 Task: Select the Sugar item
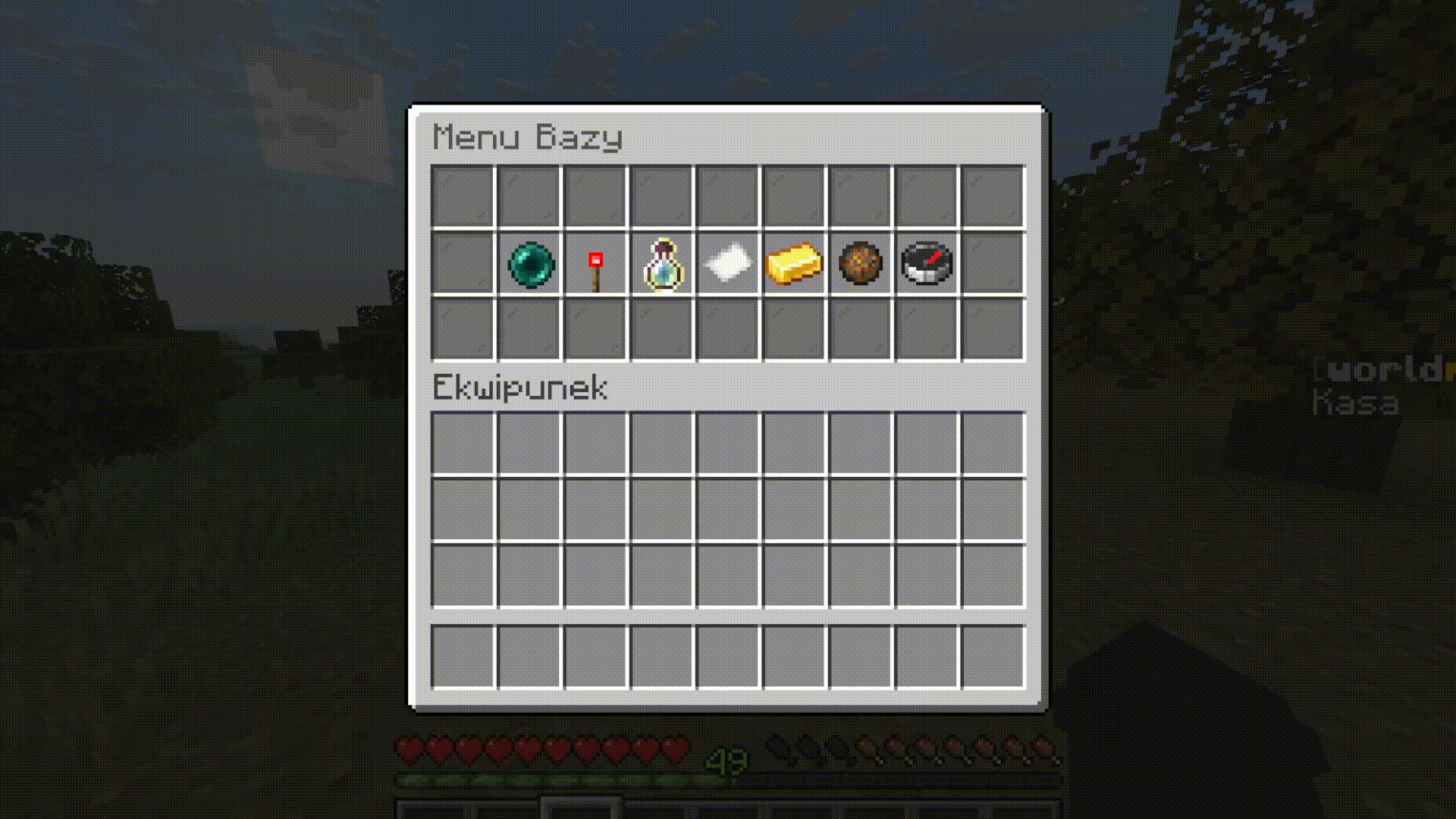(726, 263)
